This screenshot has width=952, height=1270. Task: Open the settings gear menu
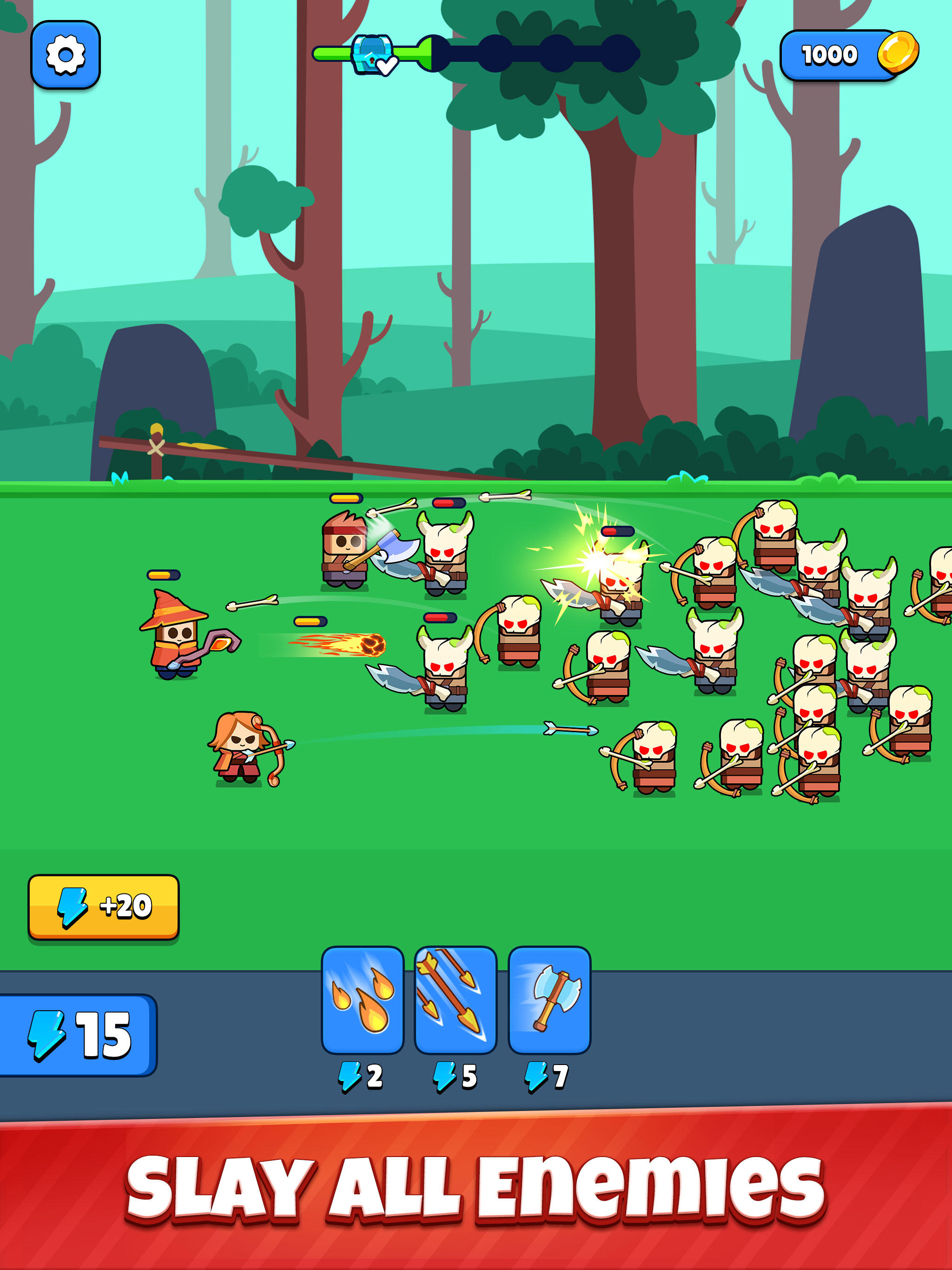(65, 55)
